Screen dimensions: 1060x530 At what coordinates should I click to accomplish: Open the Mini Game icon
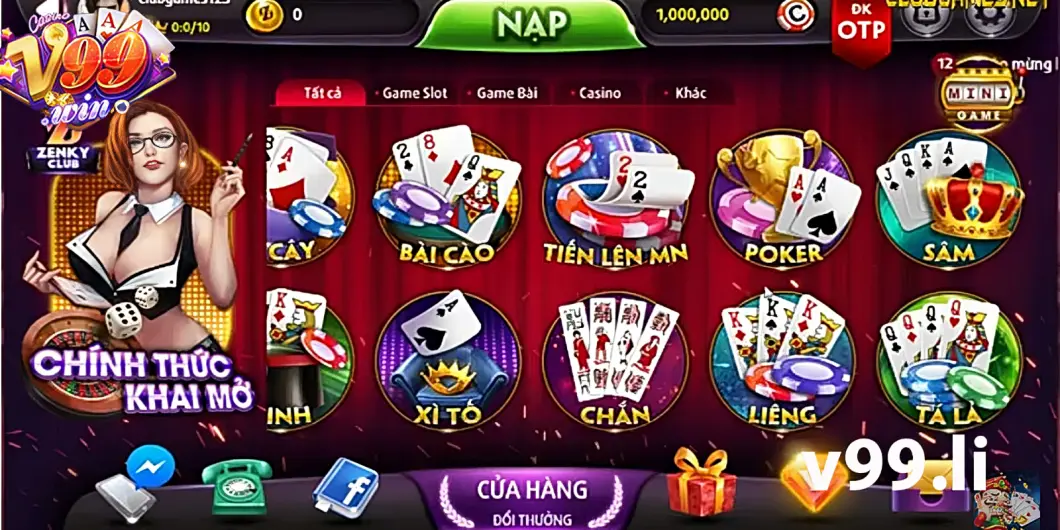978,93
